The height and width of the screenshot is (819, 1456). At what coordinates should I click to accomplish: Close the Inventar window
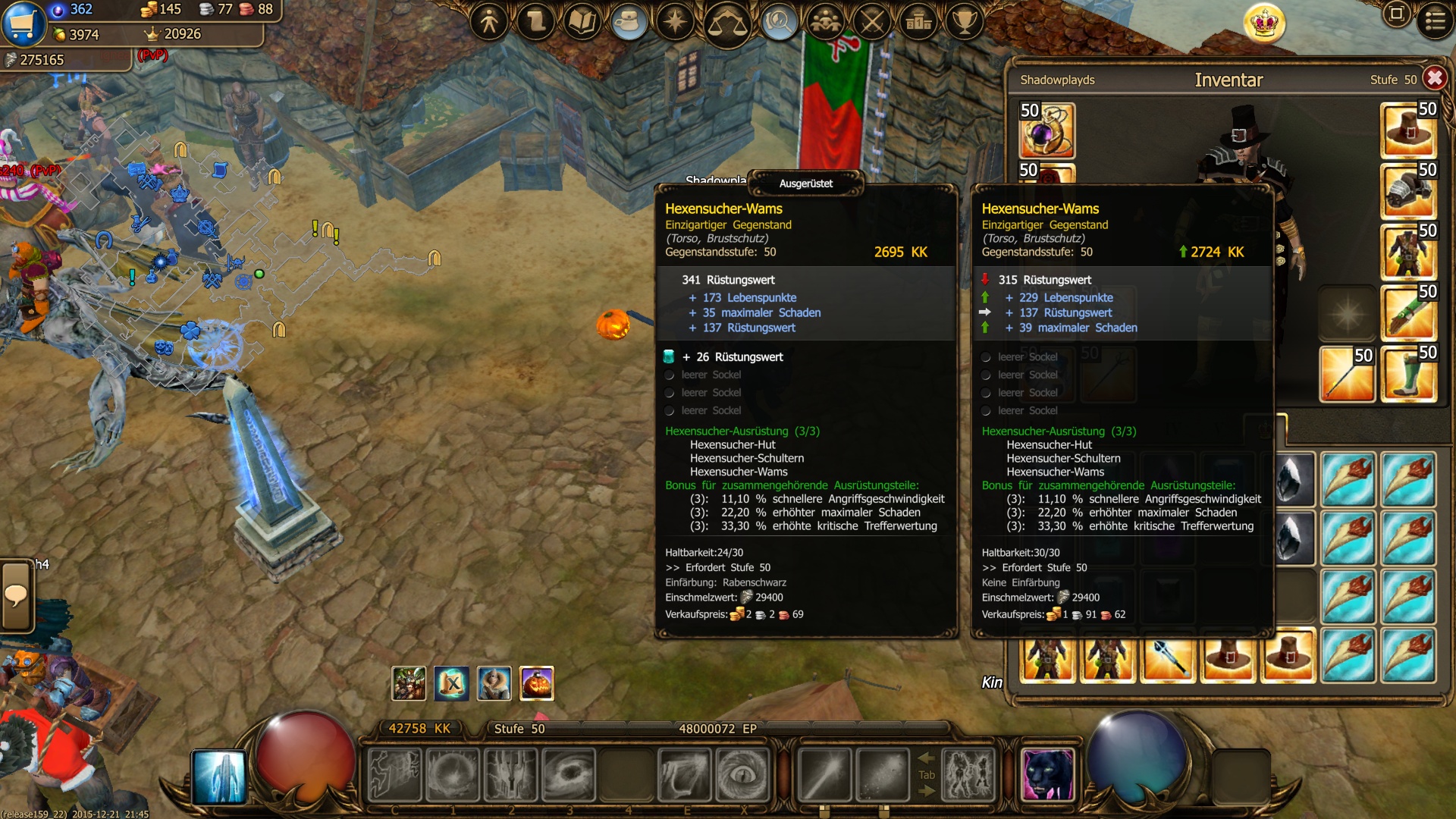pos(1434,78)
